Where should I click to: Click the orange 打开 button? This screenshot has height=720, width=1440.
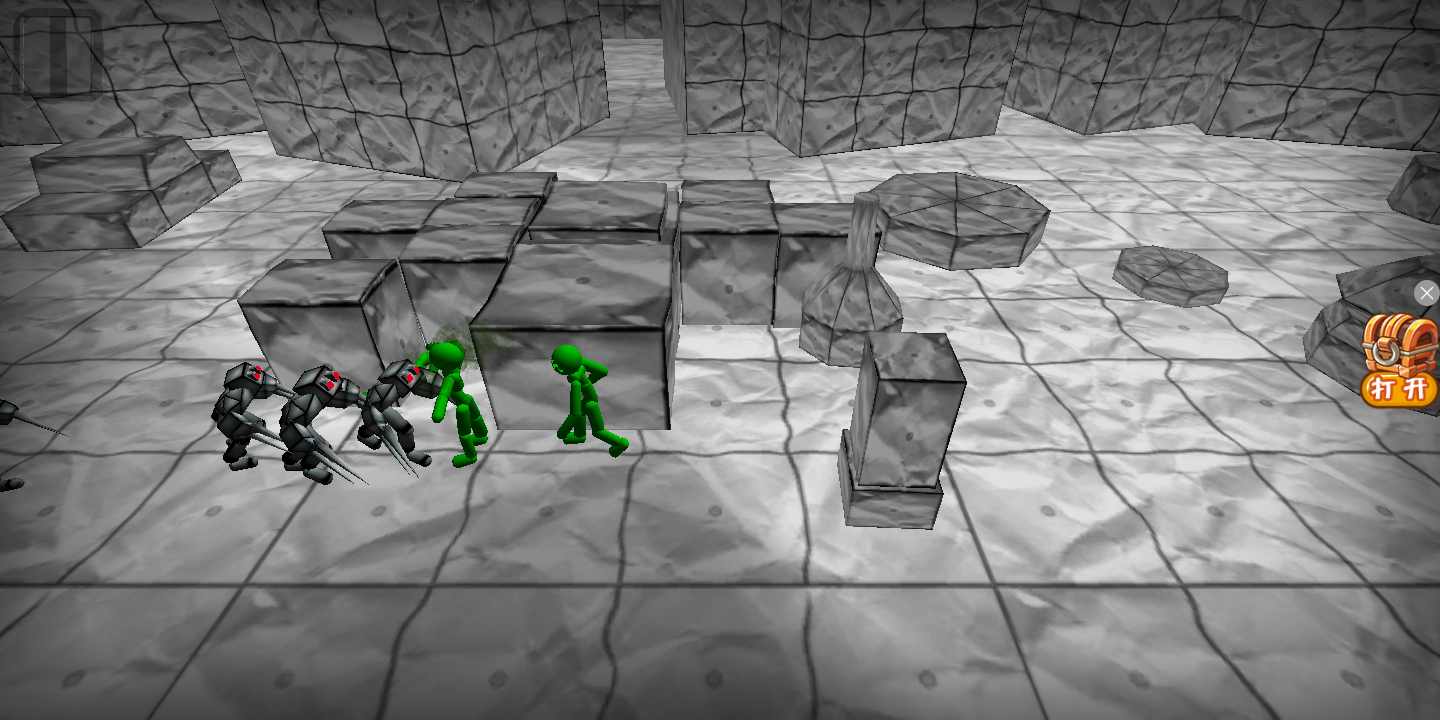[x=1400, y=389]
